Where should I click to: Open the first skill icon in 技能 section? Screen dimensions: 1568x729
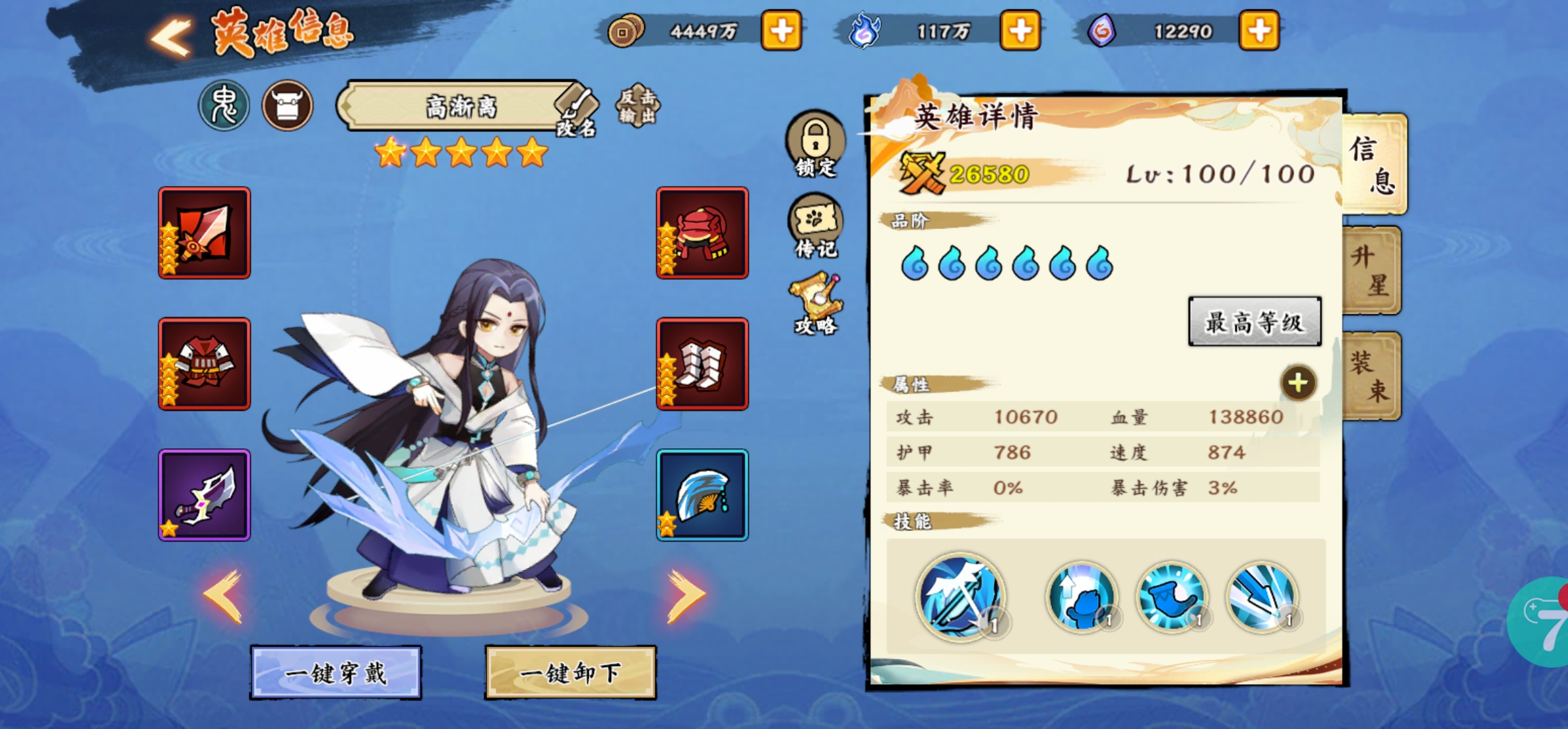[x=959, y=598]
